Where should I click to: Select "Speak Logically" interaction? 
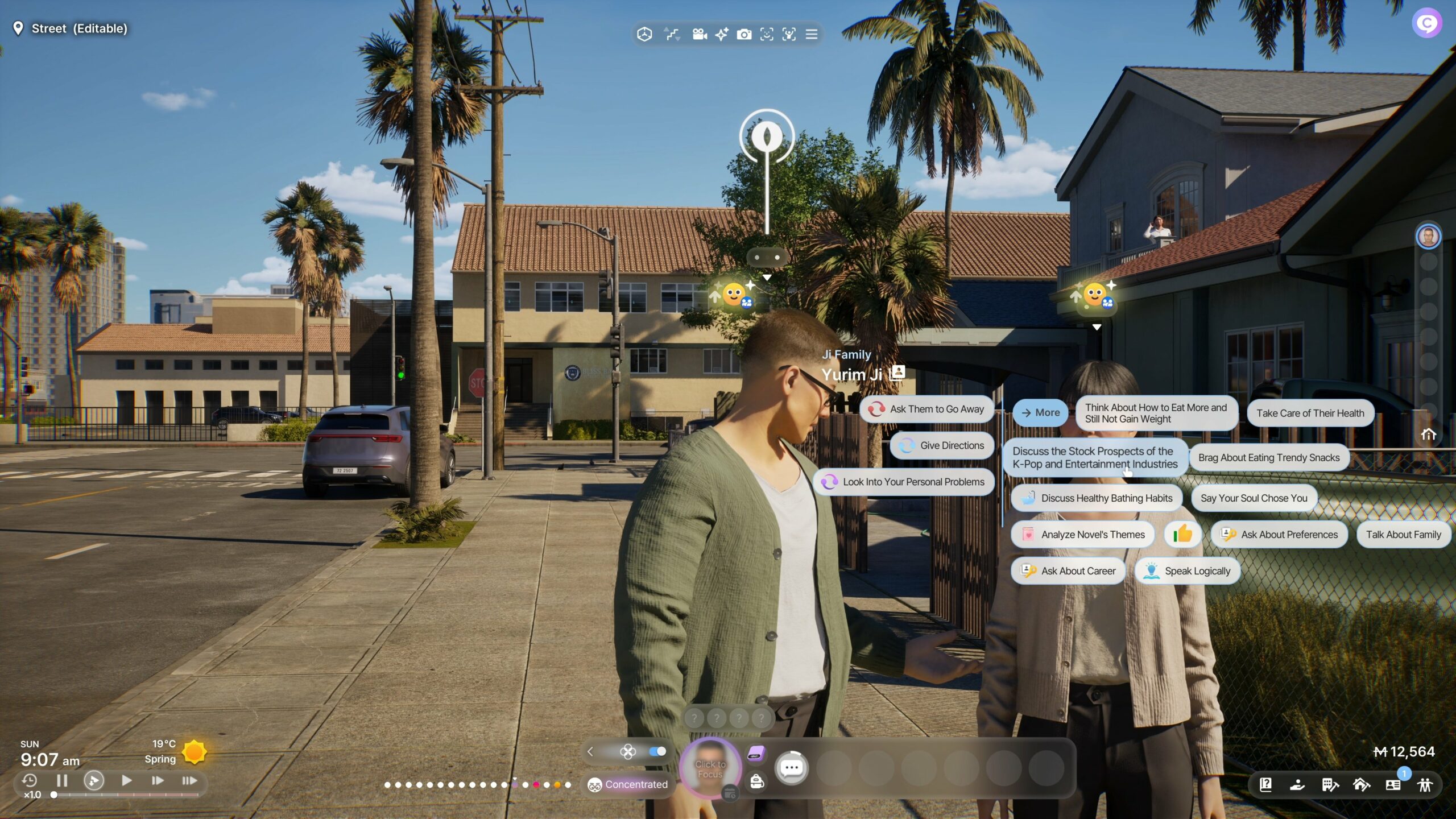coord(1187,571)
